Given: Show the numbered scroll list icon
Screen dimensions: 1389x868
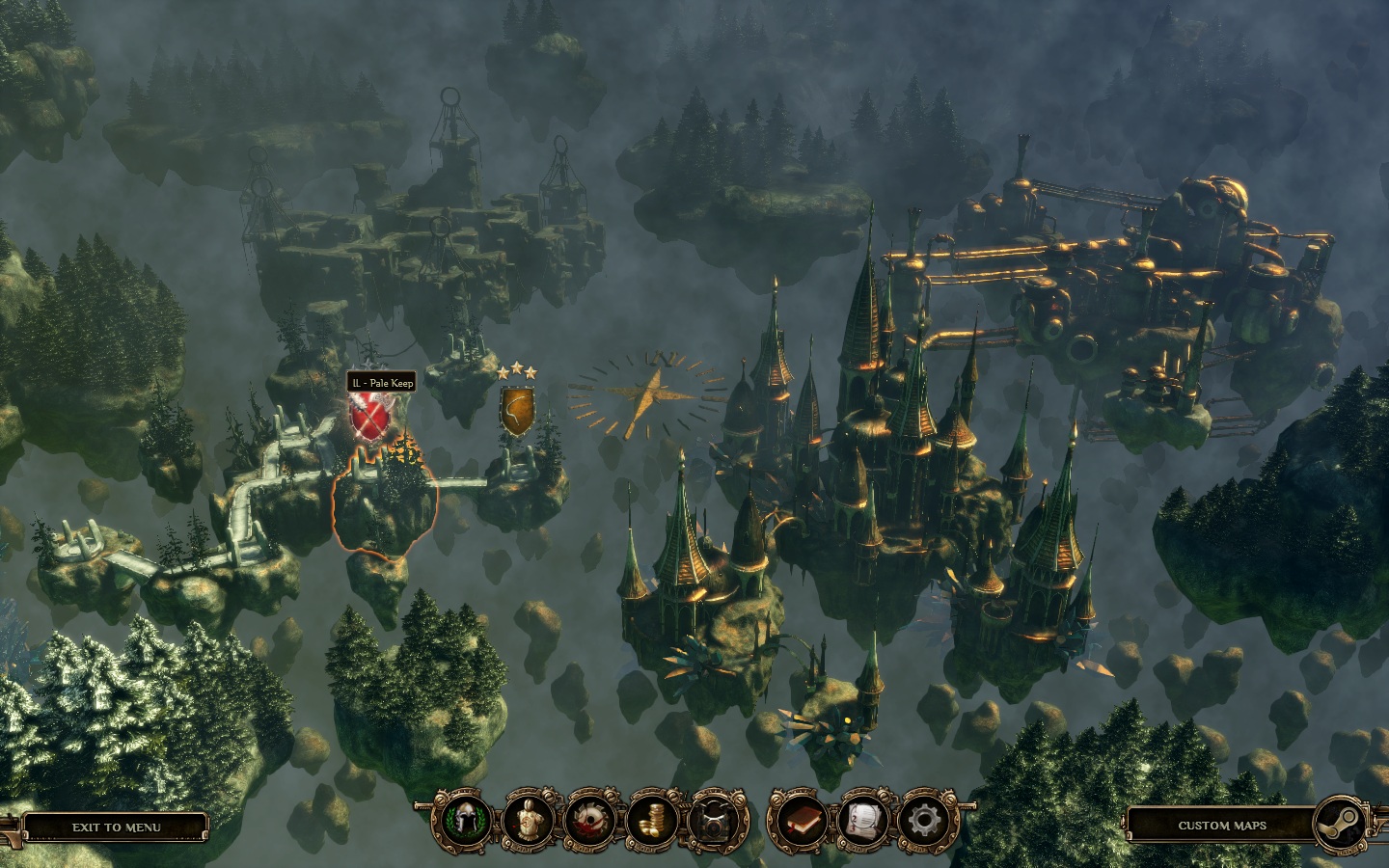Looking at the screenshot, I should (863, 822).
